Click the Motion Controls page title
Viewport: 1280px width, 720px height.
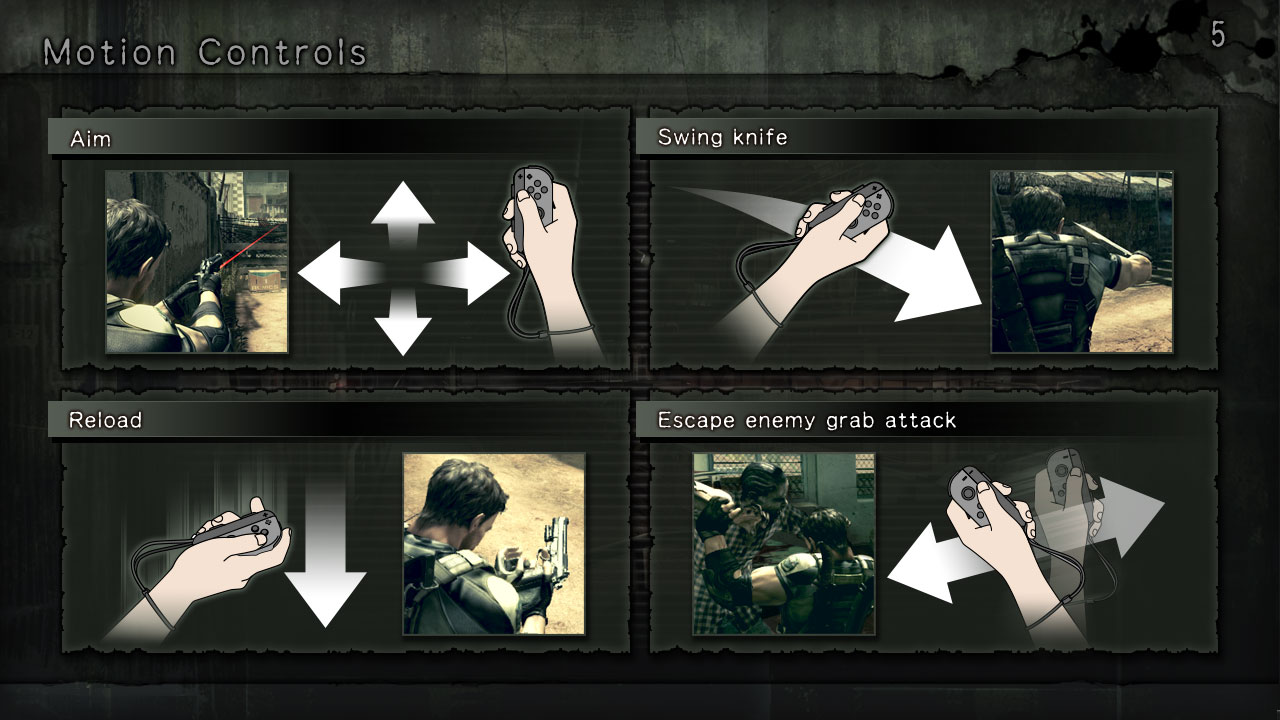click(207, 51)
